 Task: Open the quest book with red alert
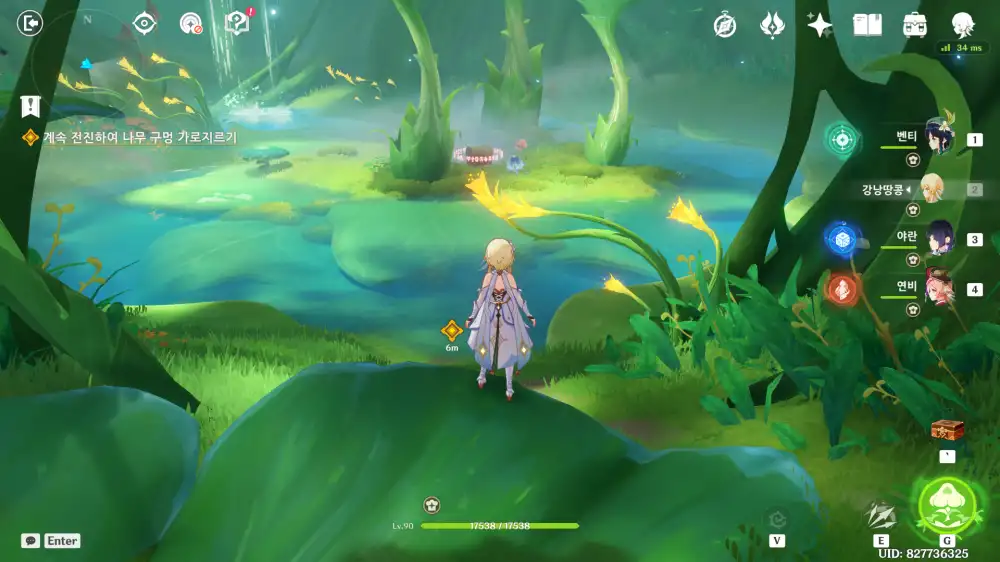(x=238, y=24)
